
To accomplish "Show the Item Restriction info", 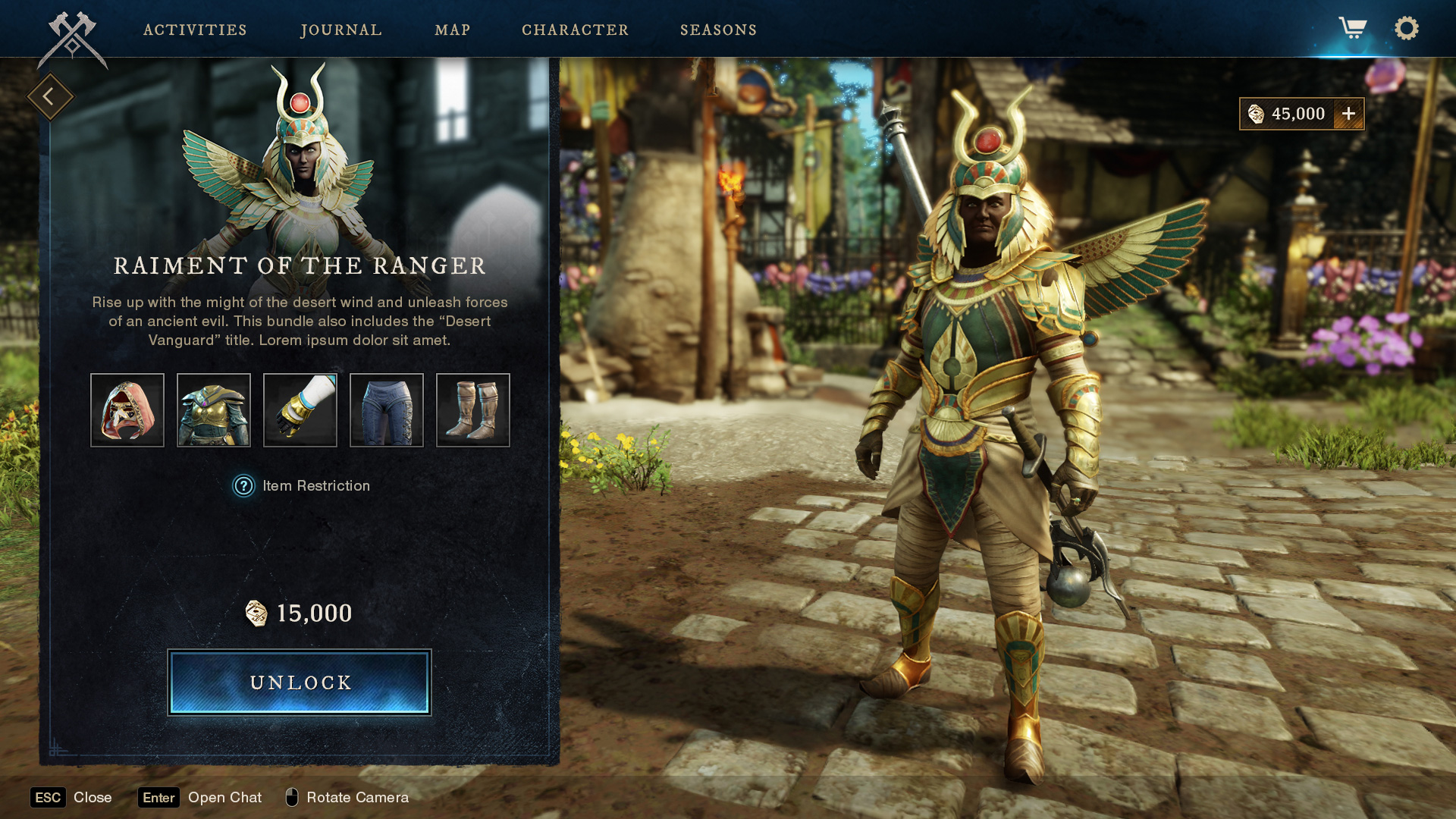I will tap(243, 486).
